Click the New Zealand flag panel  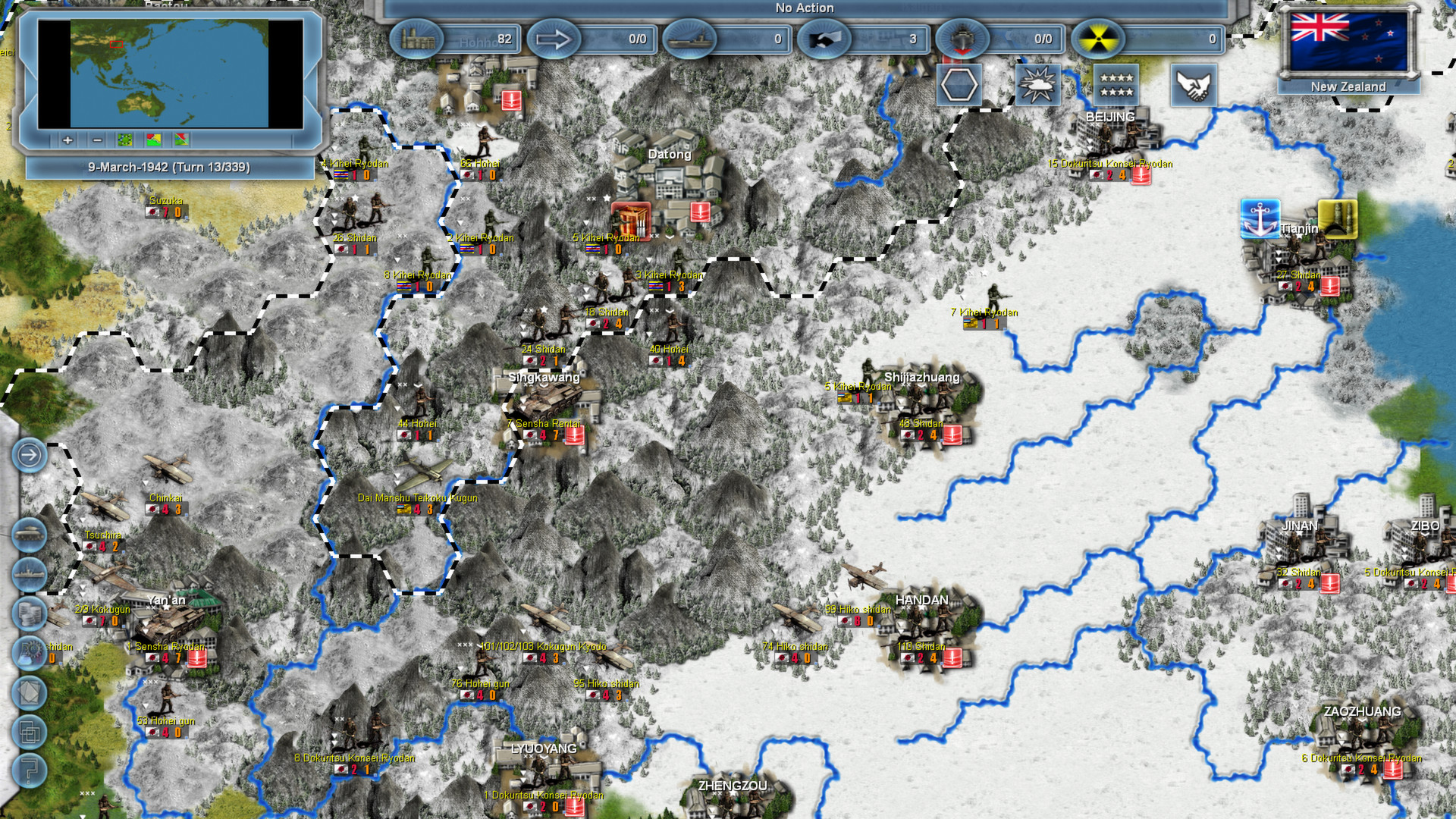pyautogui.click(x=1347, y=42)
